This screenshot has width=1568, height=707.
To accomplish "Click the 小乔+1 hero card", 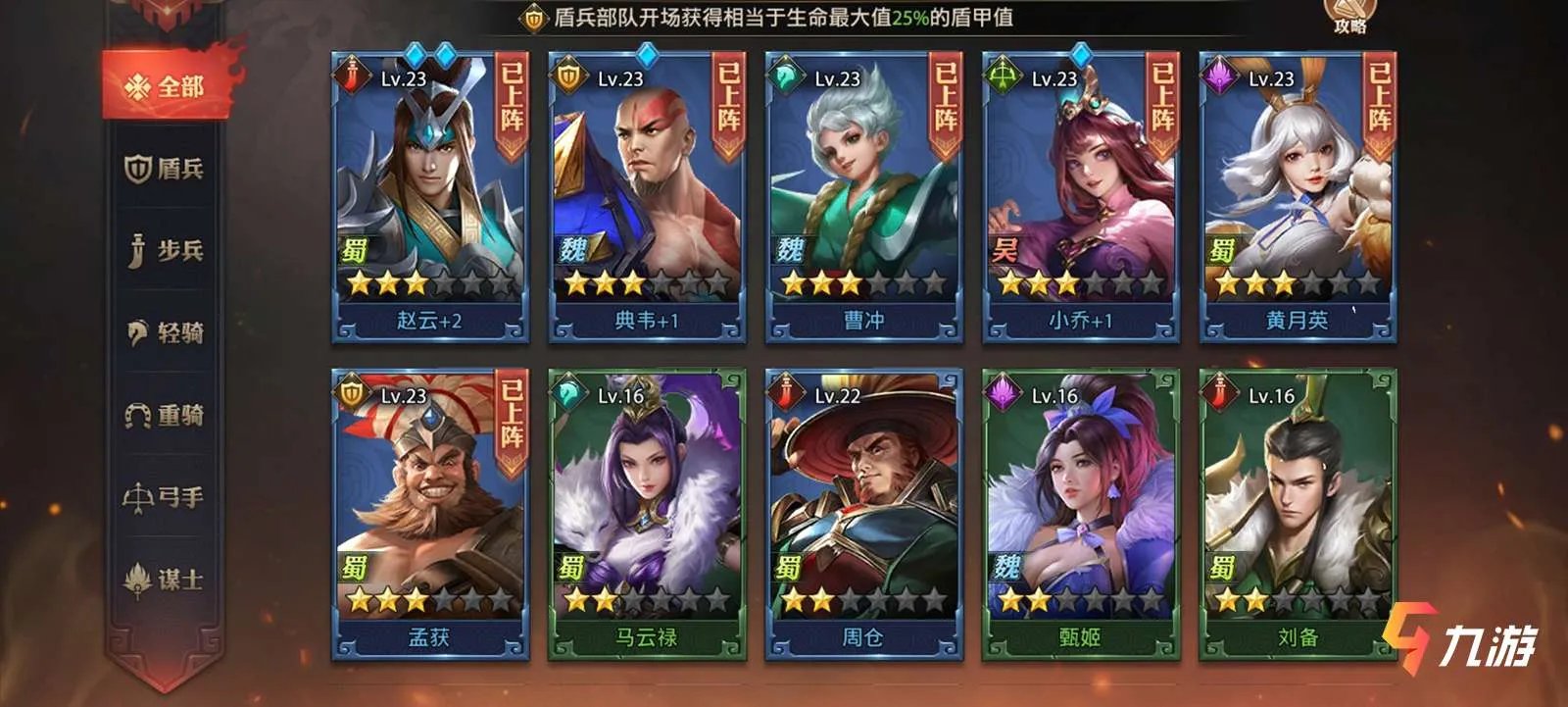I will click(x=1080, y=196).
